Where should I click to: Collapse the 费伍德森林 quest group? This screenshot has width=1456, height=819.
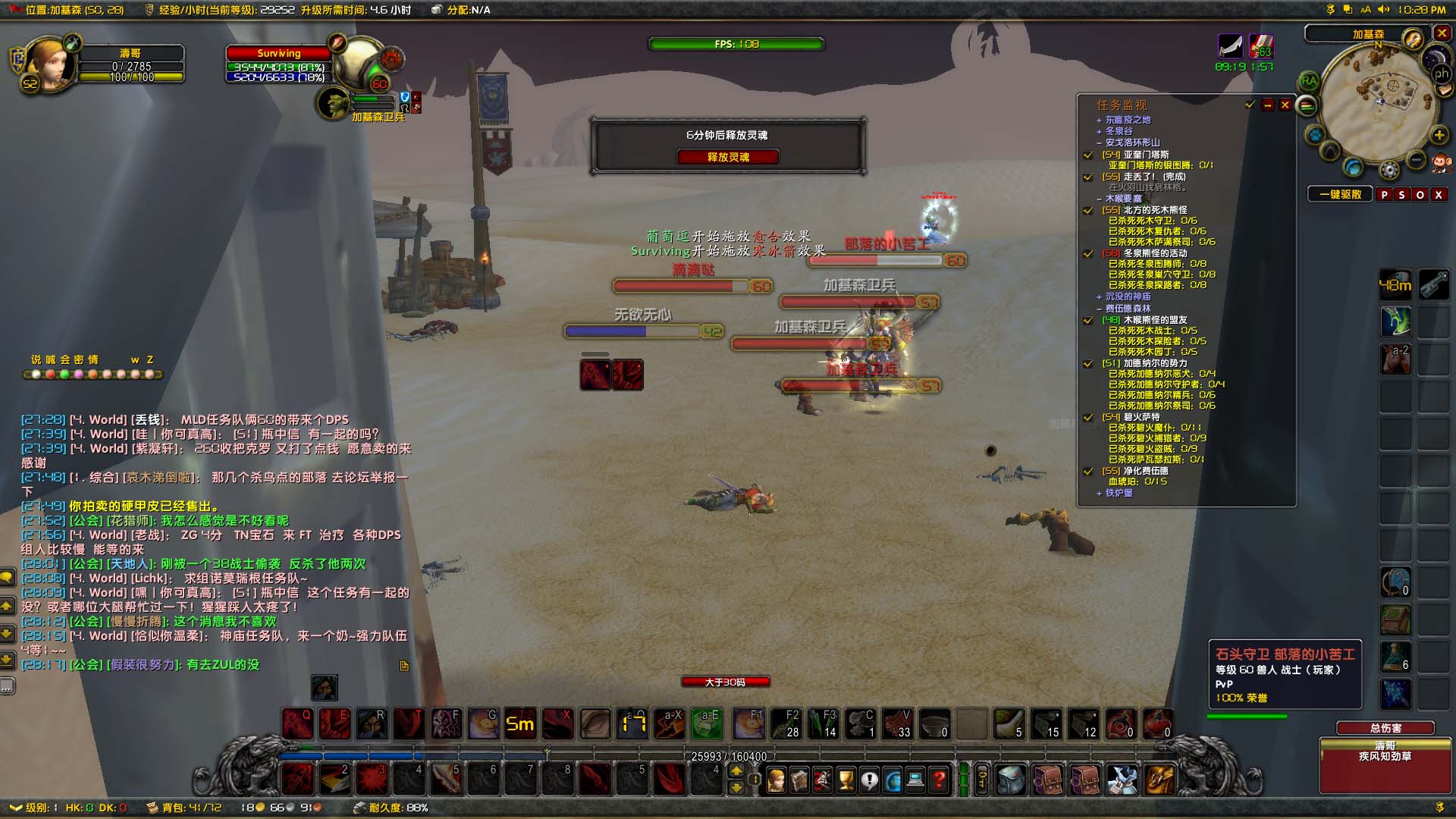[x=1098, y=309]
